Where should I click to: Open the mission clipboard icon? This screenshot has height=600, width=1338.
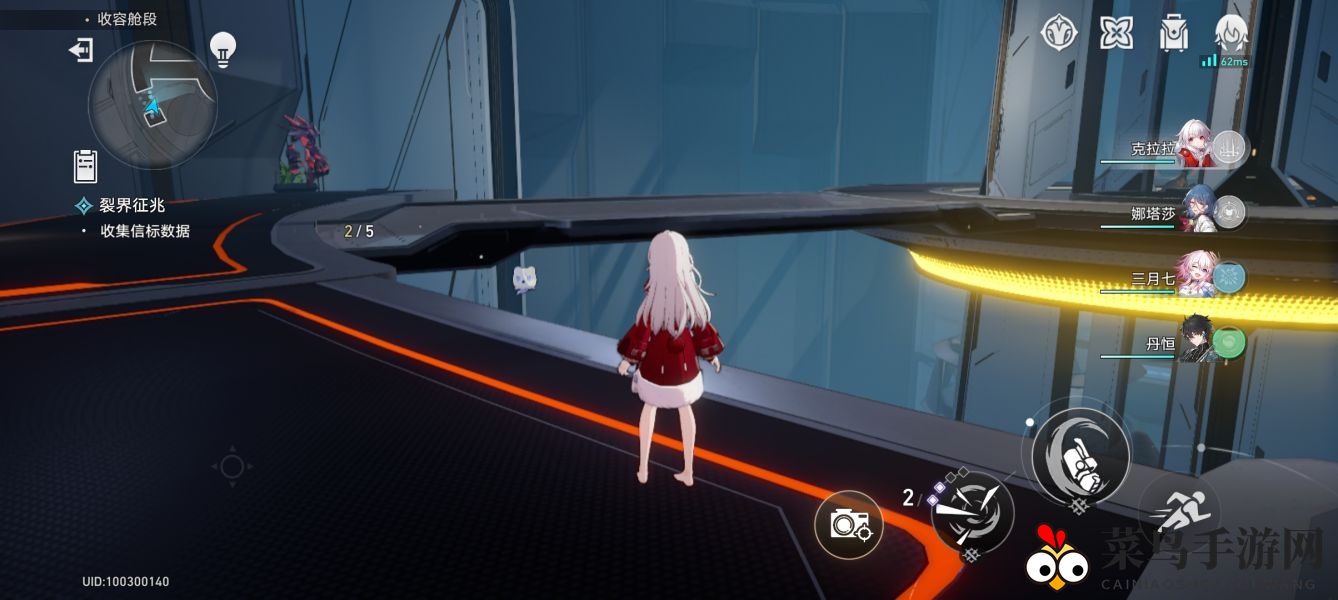(x=85, y=165)
